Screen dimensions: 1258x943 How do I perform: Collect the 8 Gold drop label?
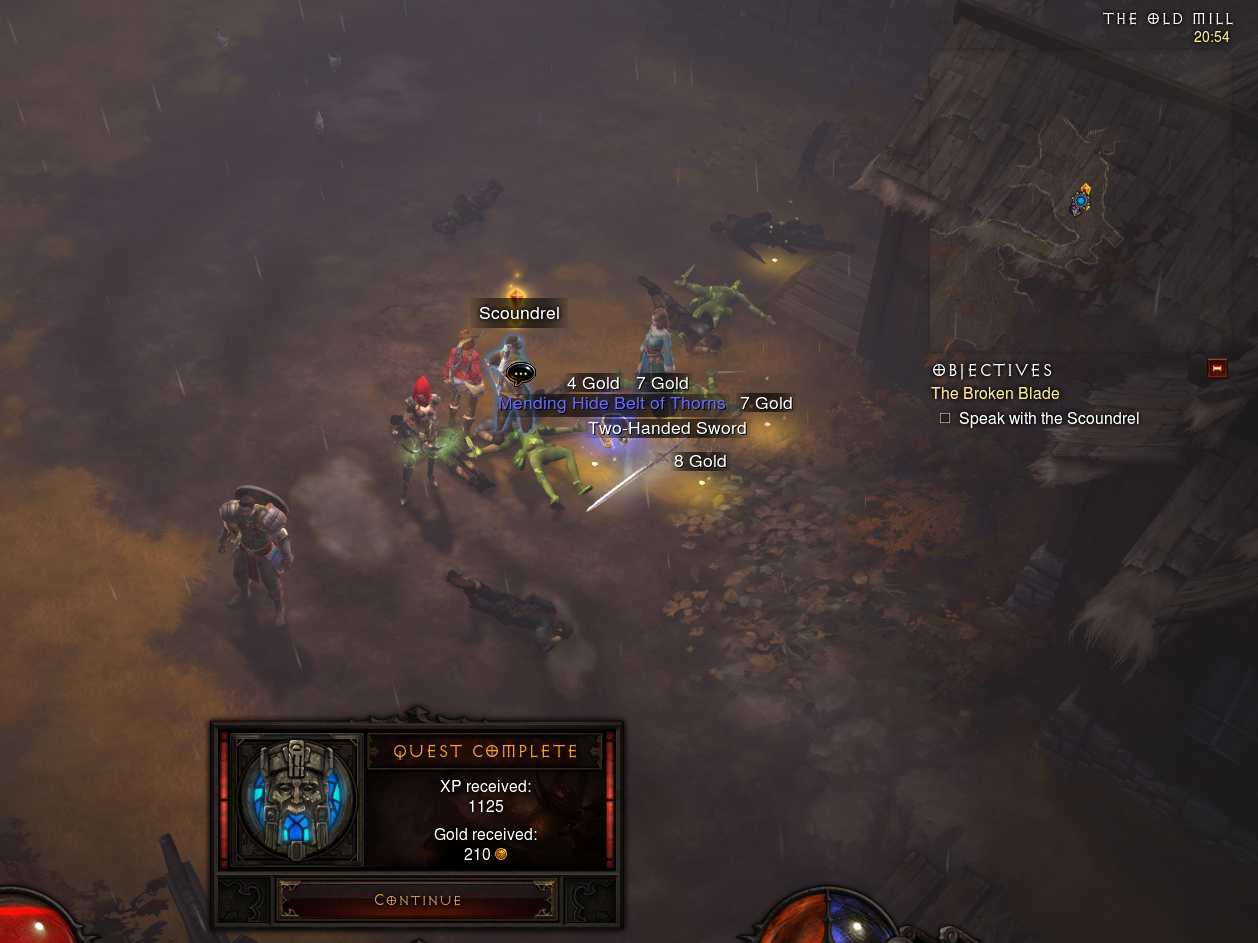(x=700, y=461)
